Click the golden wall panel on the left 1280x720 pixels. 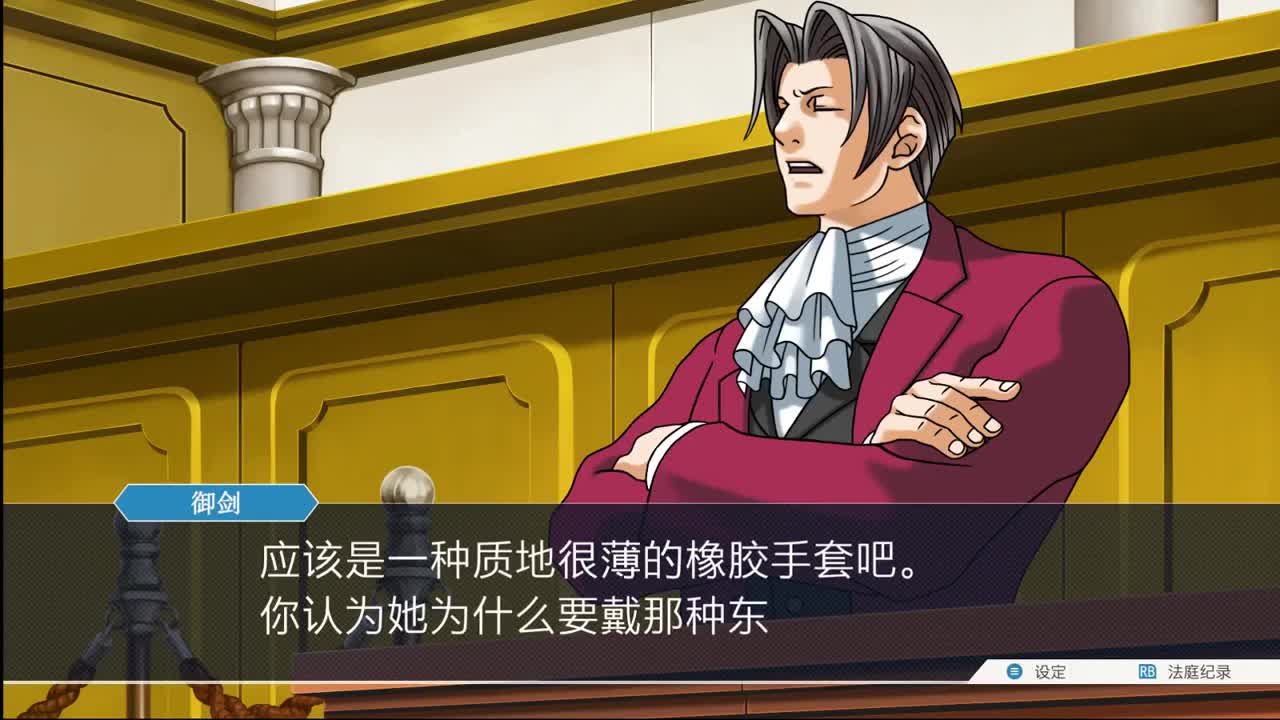[x=100, y=420]
